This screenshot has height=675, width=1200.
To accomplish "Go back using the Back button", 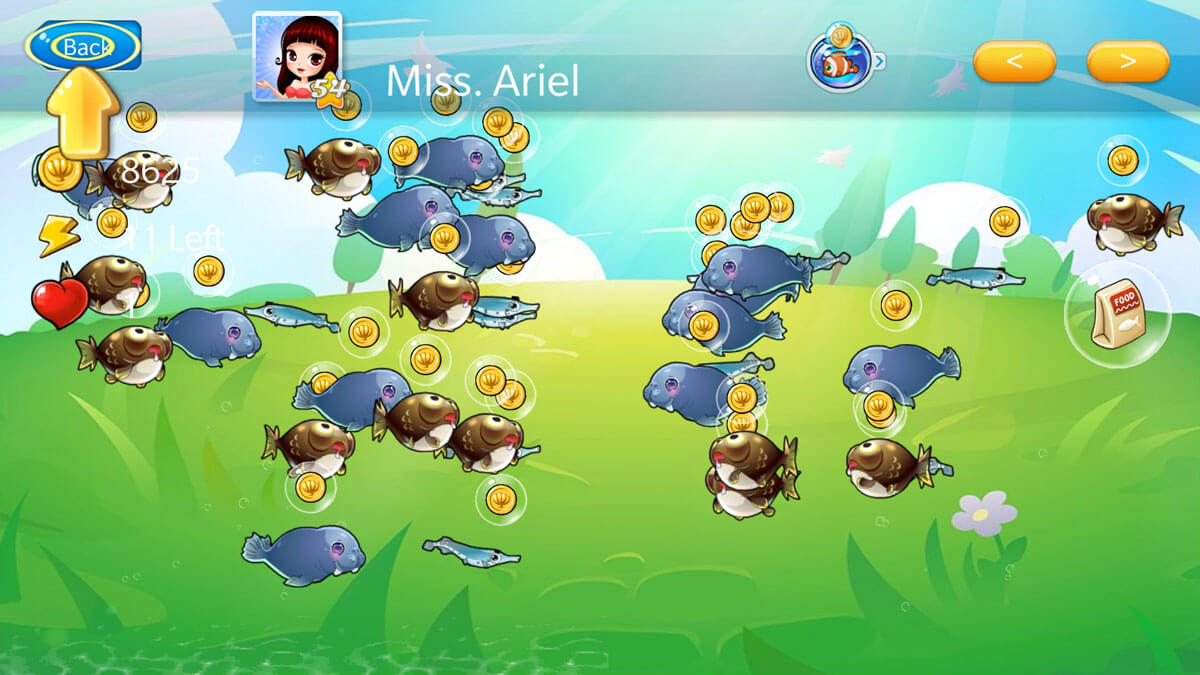I will click(x=84, y=46).
